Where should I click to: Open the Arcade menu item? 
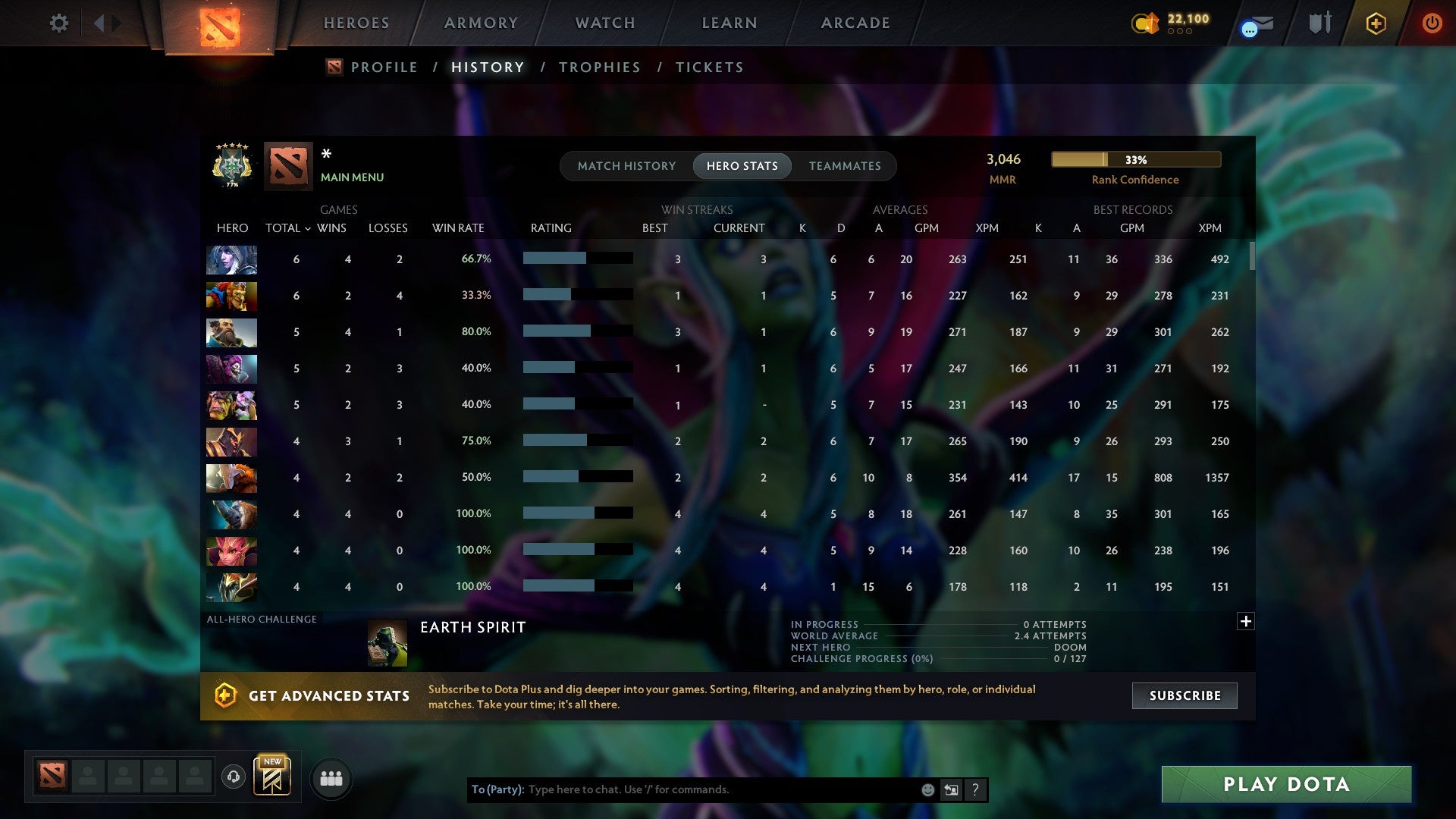[x=855, y=23]
